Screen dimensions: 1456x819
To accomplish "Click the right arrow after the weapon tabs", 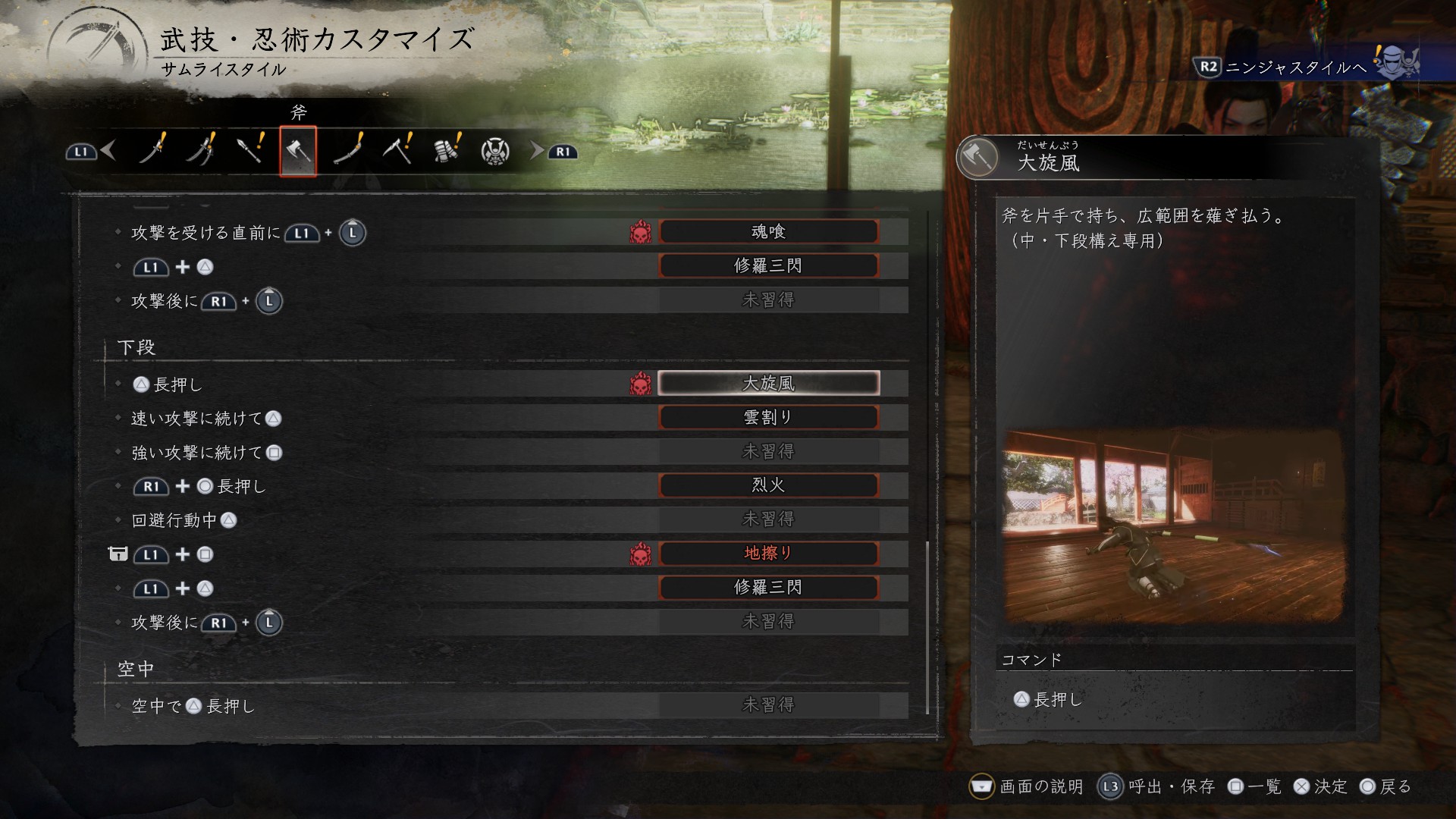I will [x=537, y=151].
